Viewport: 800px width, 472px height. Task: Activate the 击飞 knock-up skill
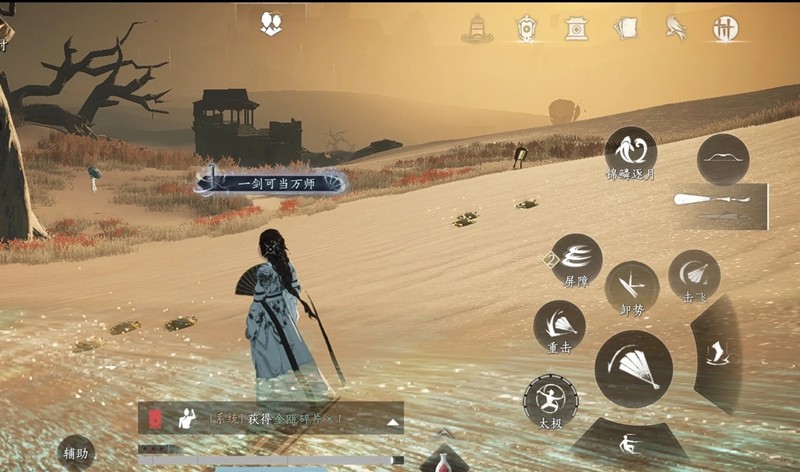click(693, 274)
